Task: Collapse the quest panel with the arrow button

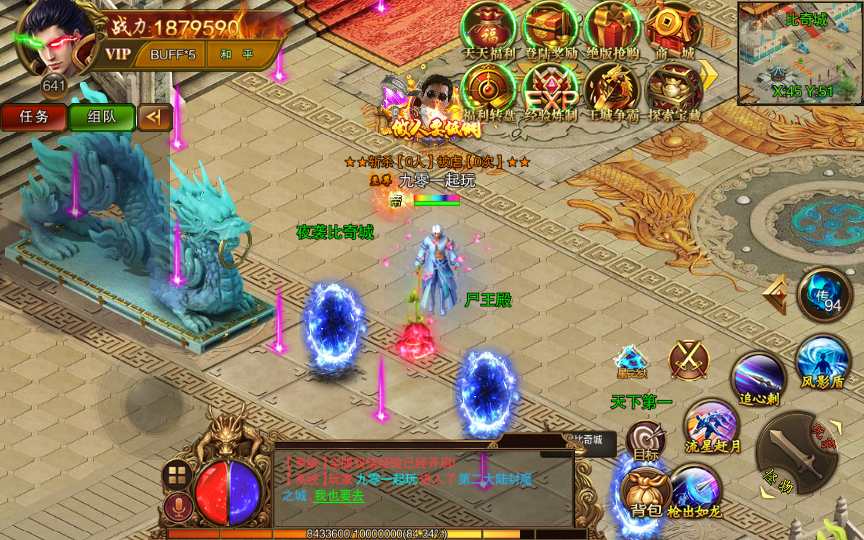Action: (154, 117)
